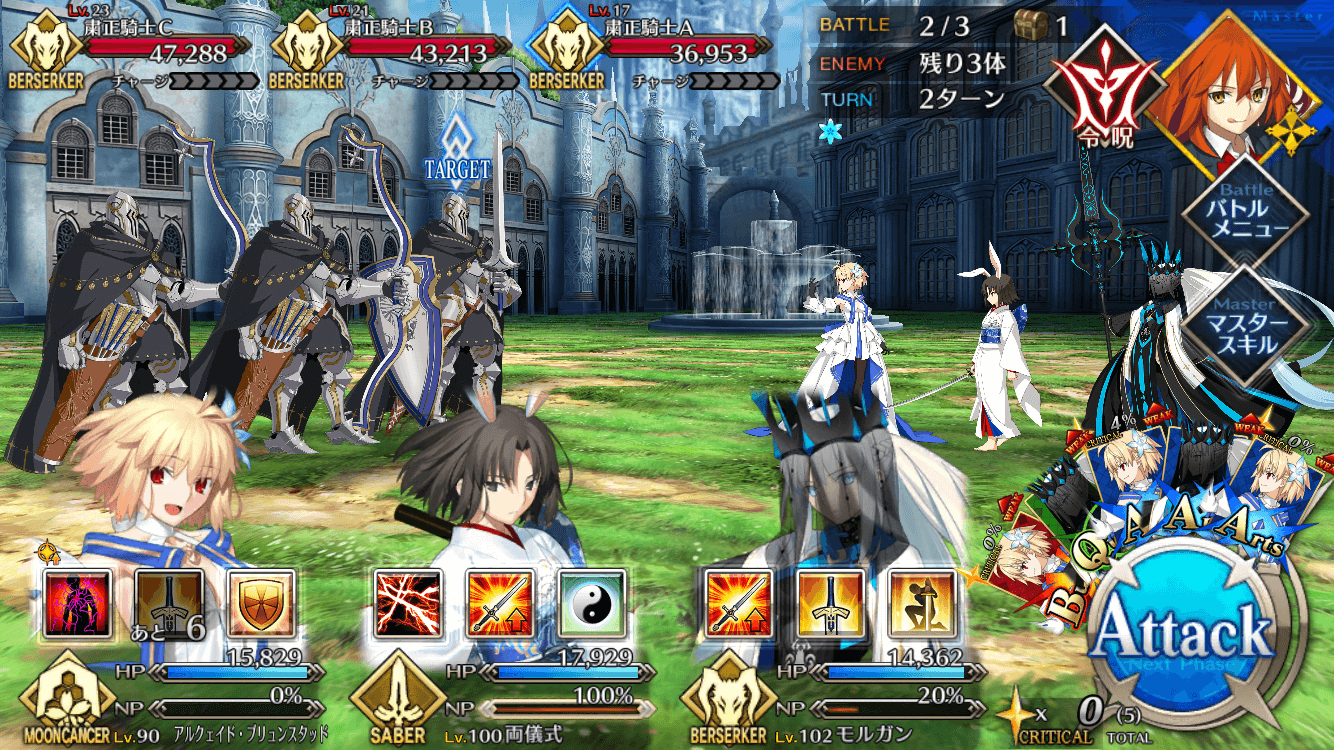Open the マスタースキル (Master Skill) panel

(x=1244, y=331)
